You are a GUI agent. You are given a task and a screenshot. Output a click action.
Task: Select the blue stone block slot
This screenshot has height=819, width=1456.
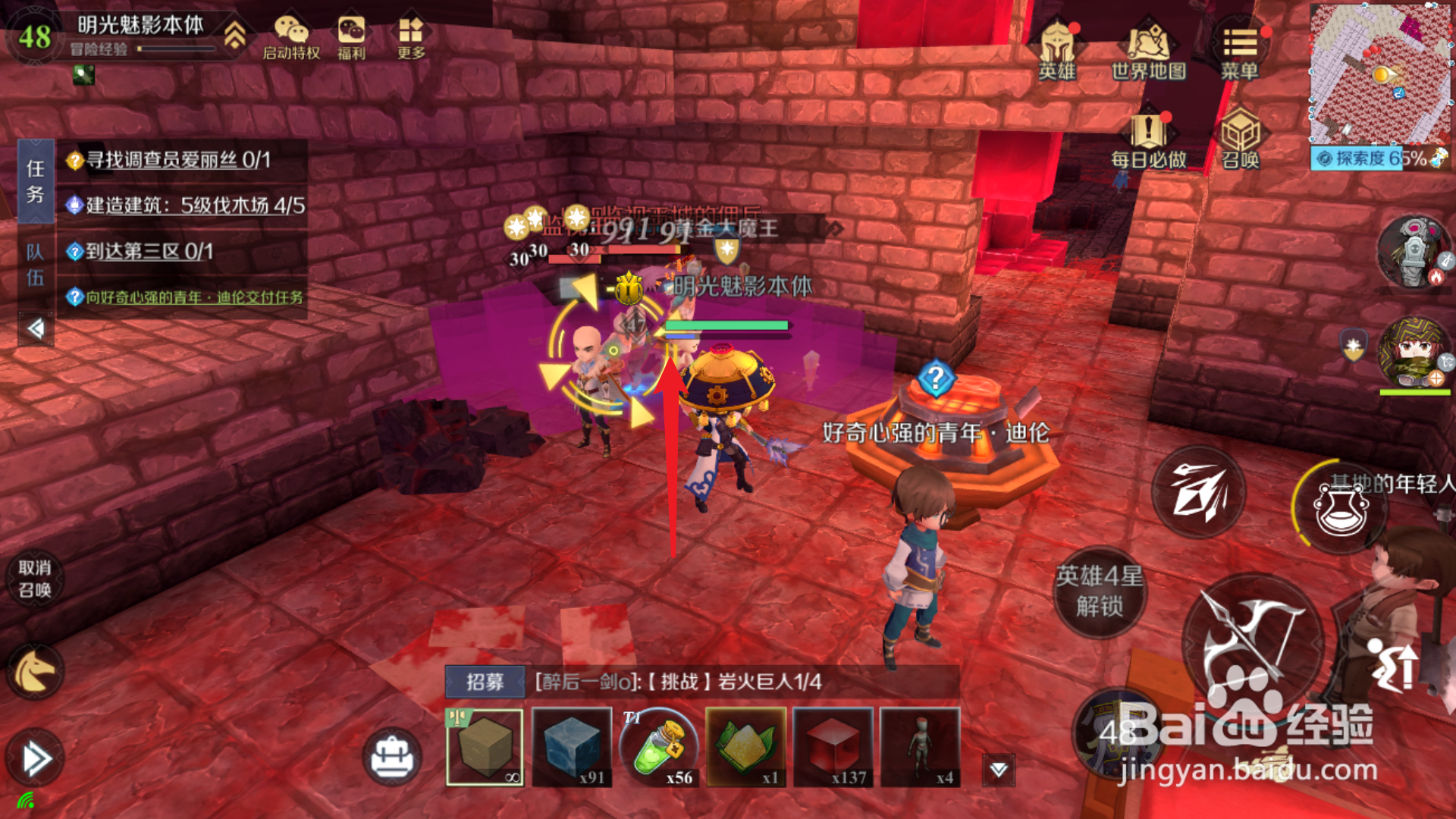[x=572, y=748]
